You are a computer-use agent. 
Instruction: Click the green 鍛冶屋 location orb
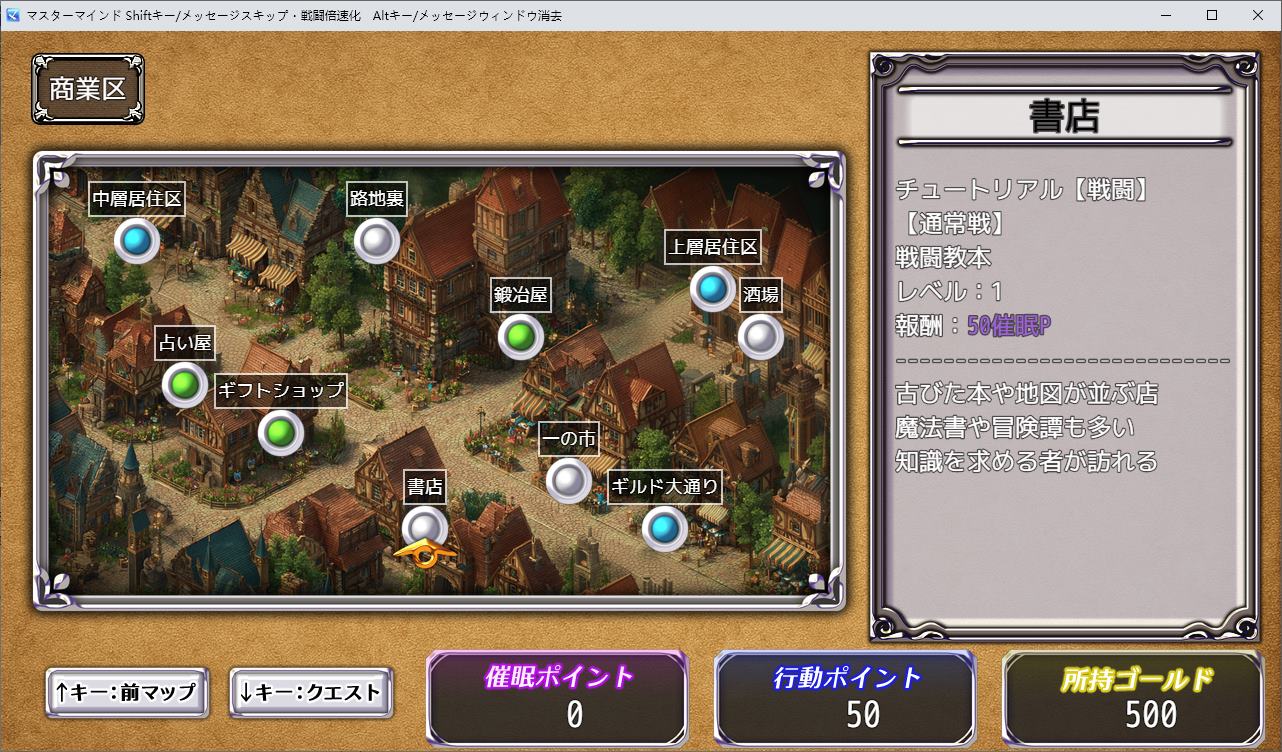(x=520, y=337)
